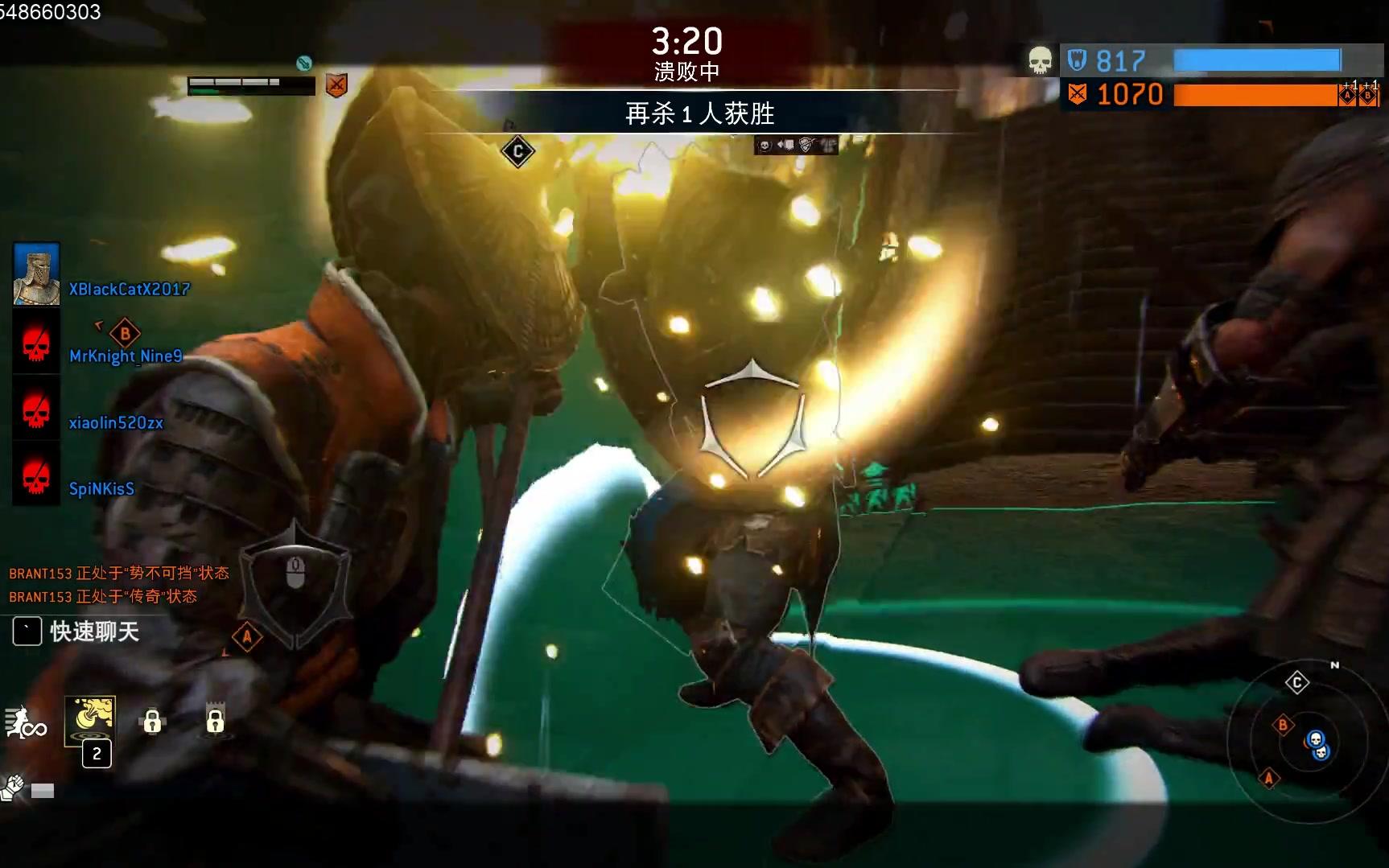Image resolution: width=1389 pixels, height=868 pixels.
Task: Click the MrKnight_Nine9 player row
Action: coord(126,356)
